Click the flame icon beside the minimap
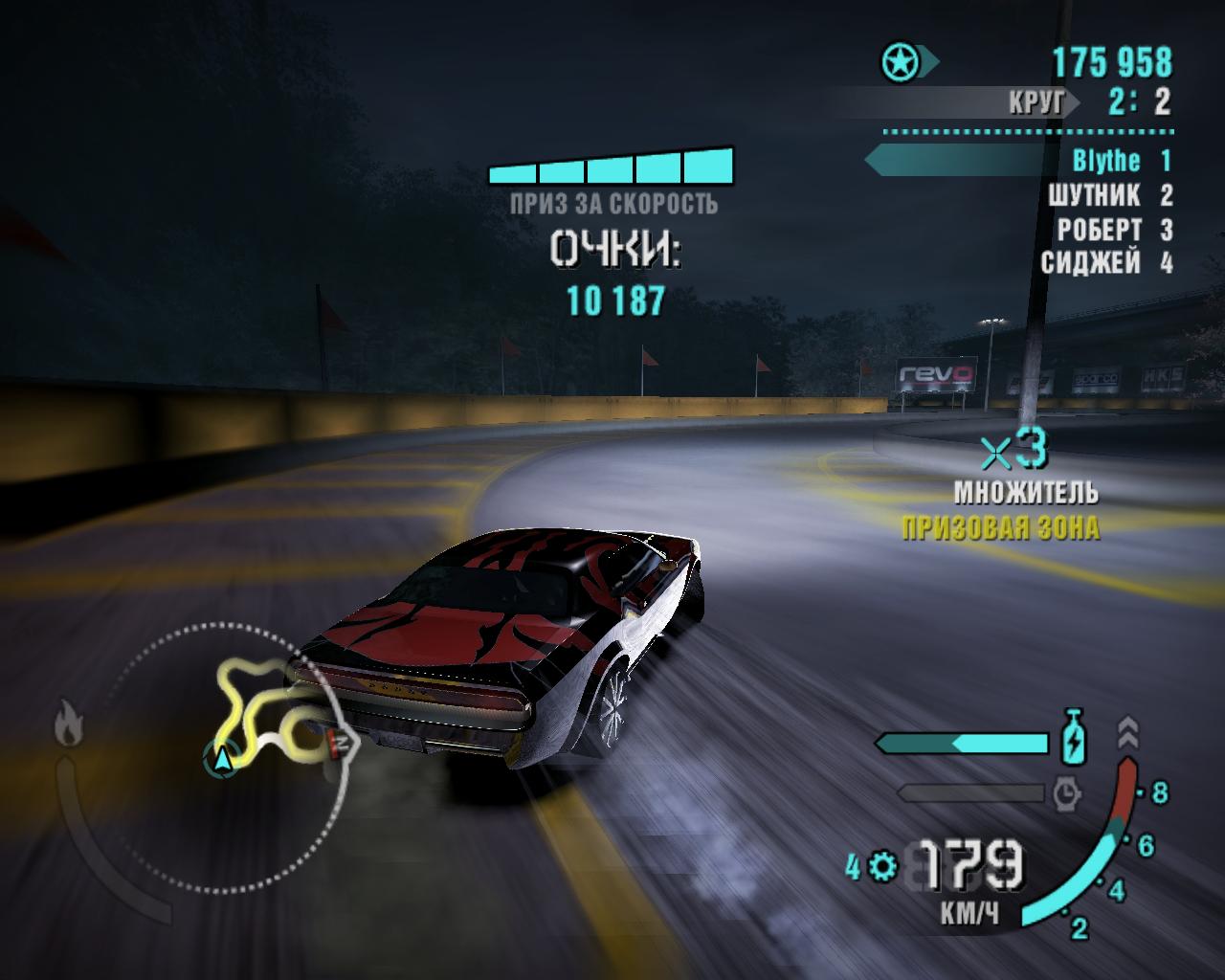This screenshot has width=1225, height=980. pyautogui.click(x=67, y=723)
